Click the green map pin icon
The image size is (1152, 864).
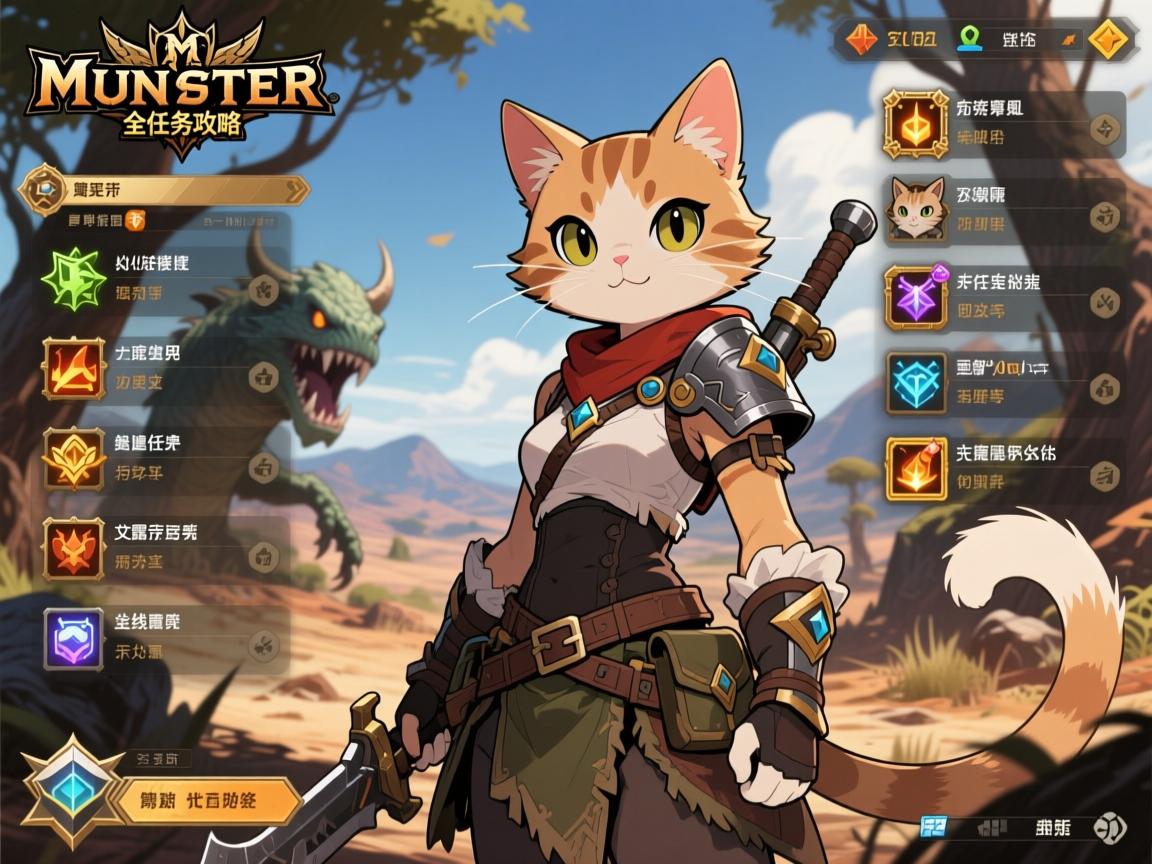[x=969, y=38]
